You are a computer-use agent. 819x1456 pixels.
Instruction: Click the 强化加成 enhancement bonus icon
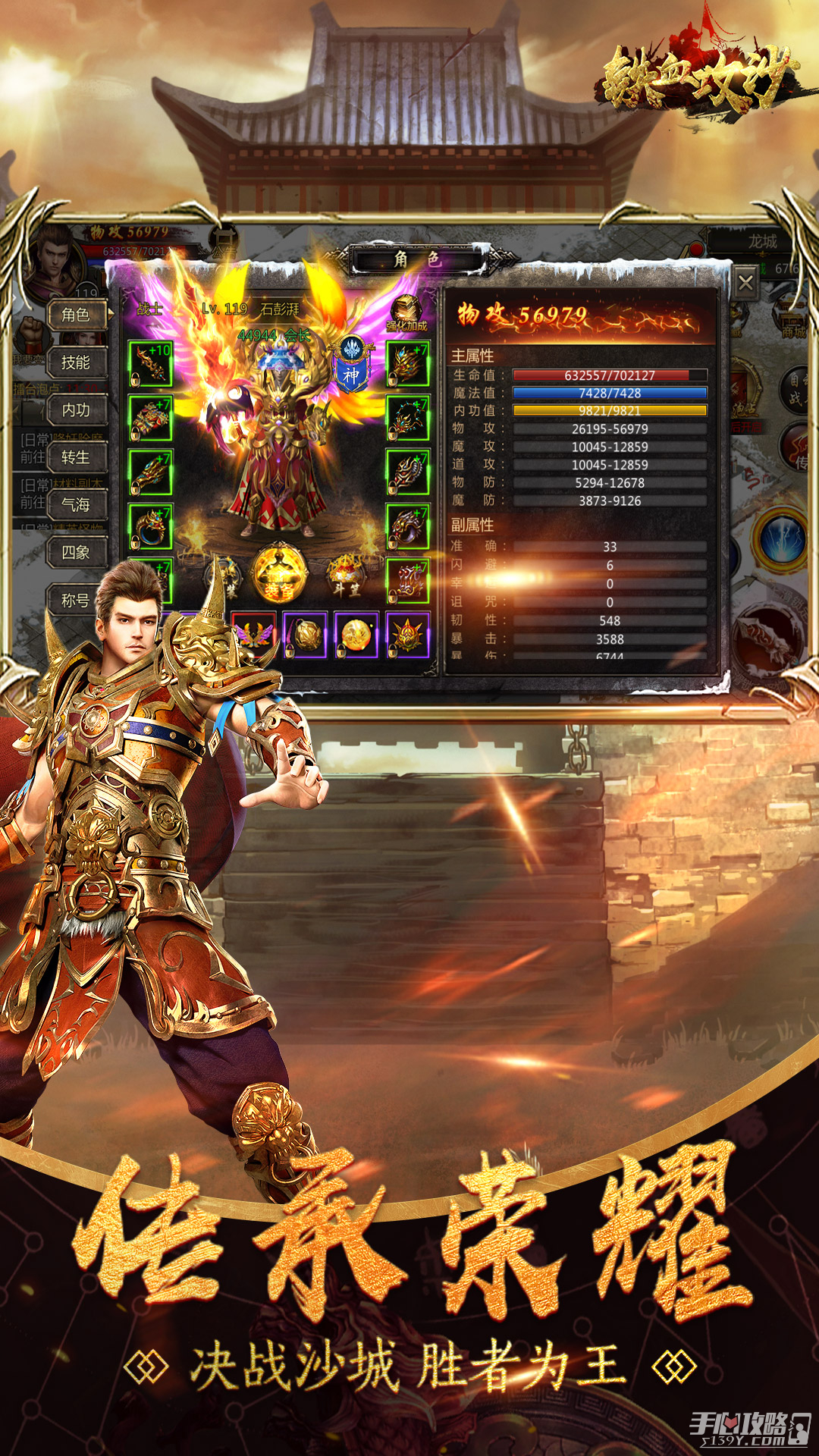point(406,312)
